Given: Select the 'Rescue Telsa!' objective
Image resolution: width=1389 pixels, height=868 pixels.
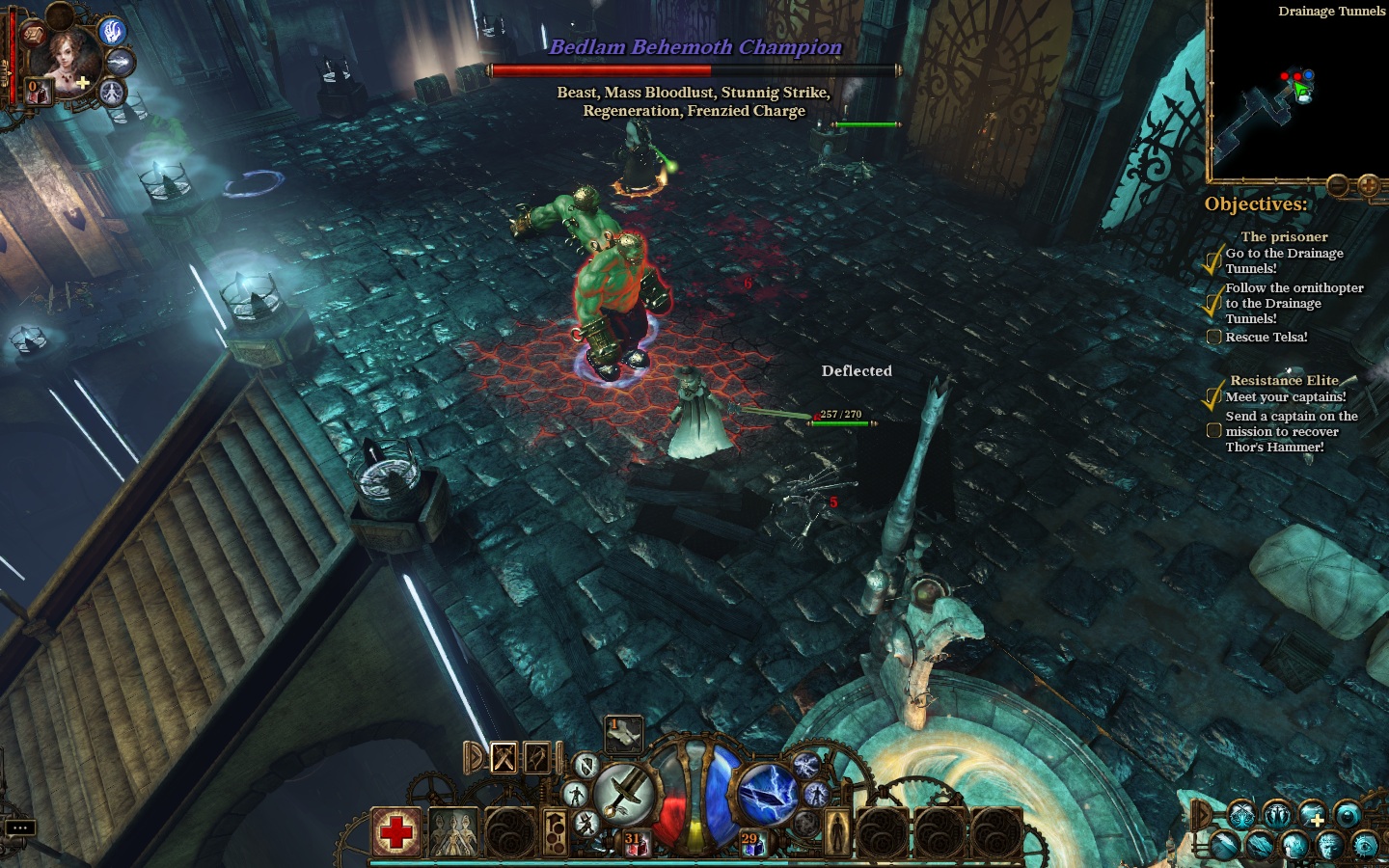Looking at the screenshot, I should (x=1266, y=337).
